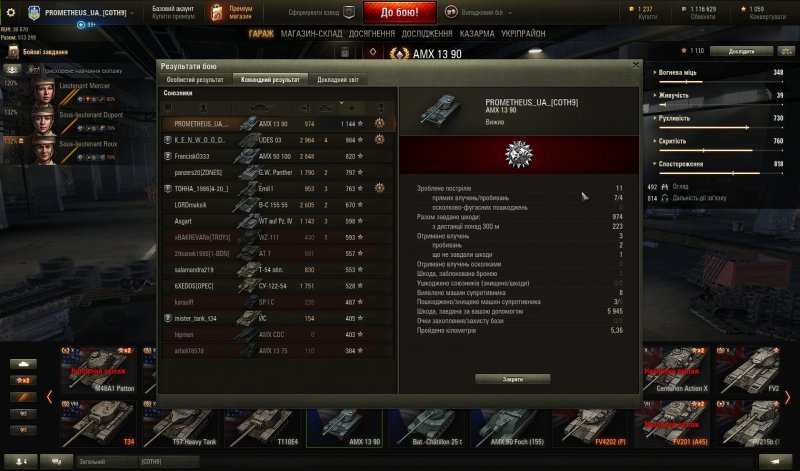Go to the МАГАЗИН-СКЛАД section

click(310, 34)
